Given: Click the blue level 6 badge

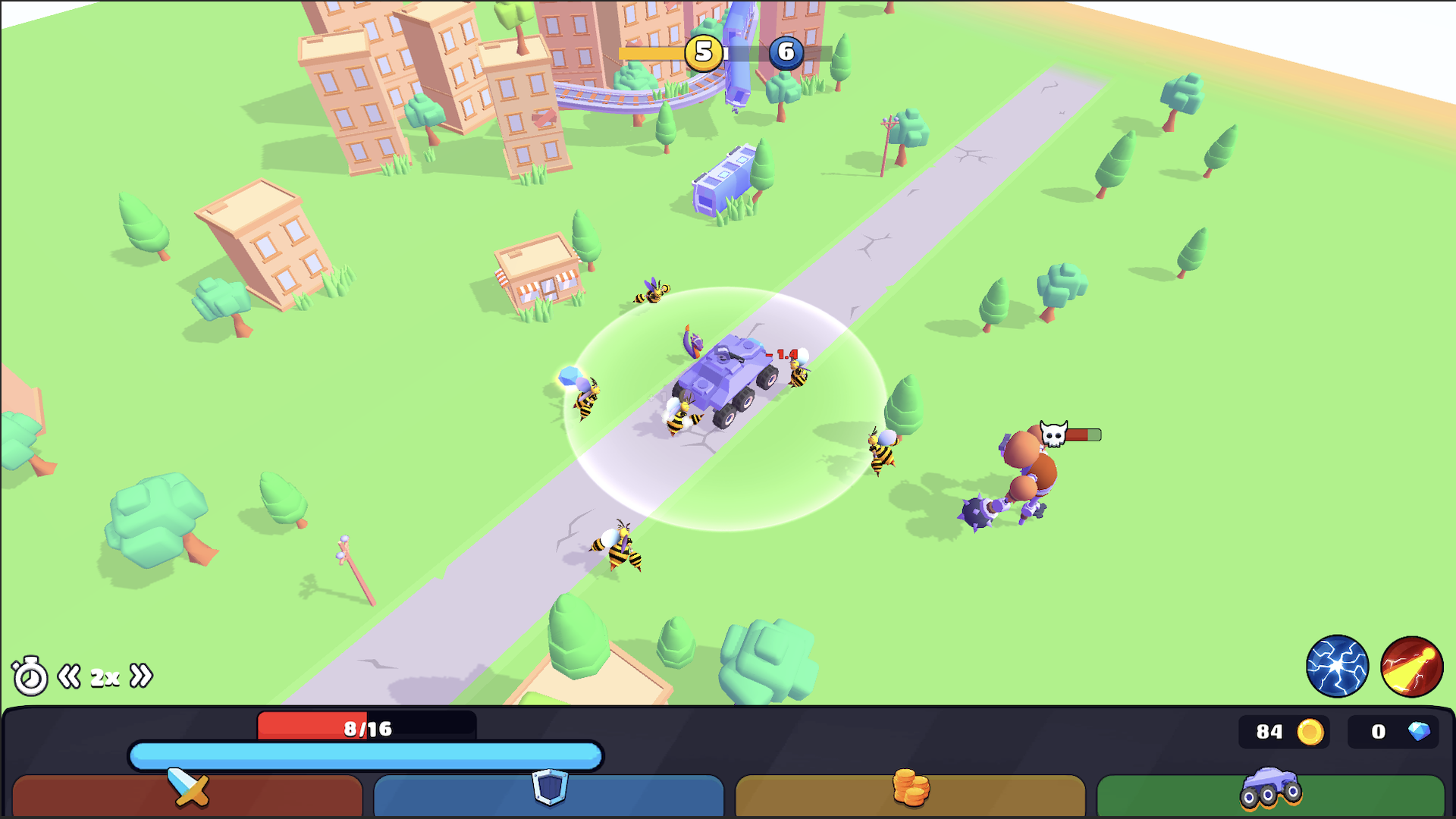Looking at the screenshot, I should click(786, 53).
